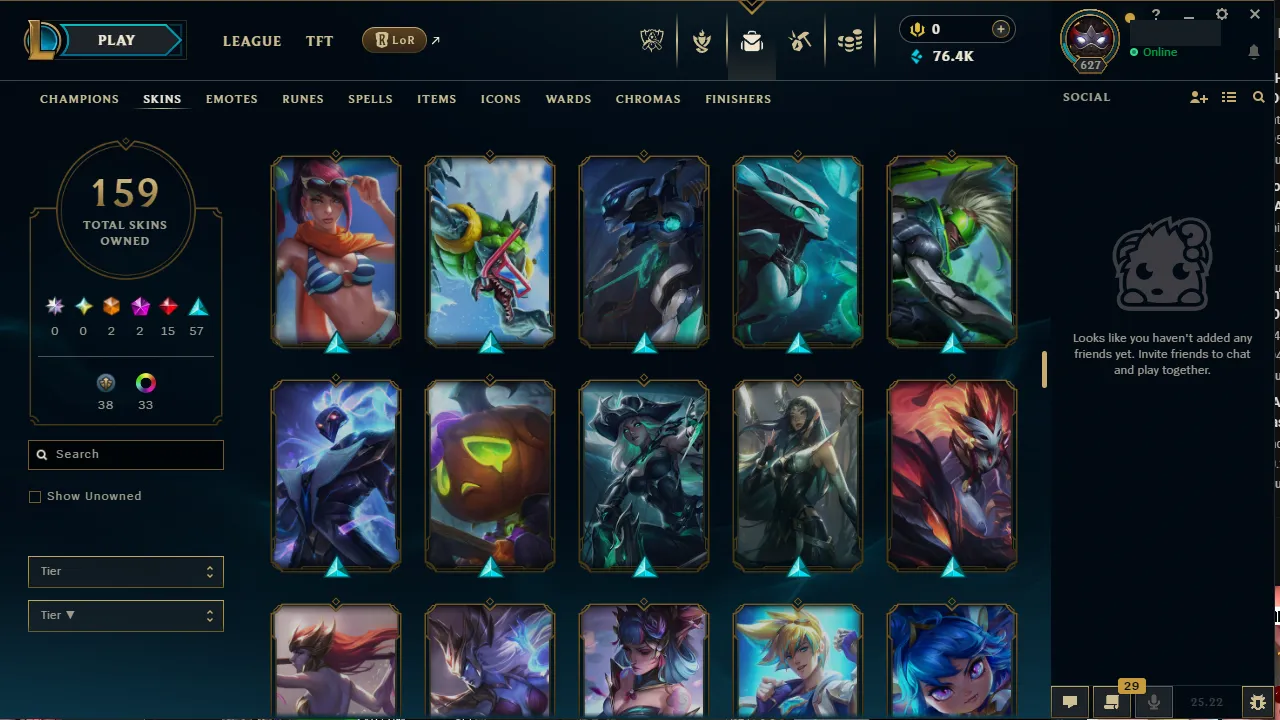
Task: Enable the Show Unowned checkbox
Action: point(35,496)
